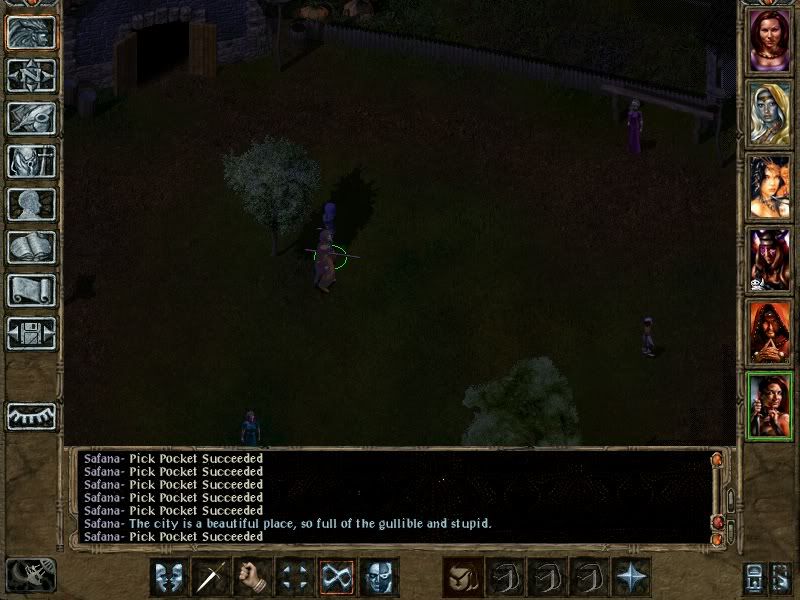Open the inventory screen from the sidebar
Screen dimensions: 800x600
tap(31, 161)
